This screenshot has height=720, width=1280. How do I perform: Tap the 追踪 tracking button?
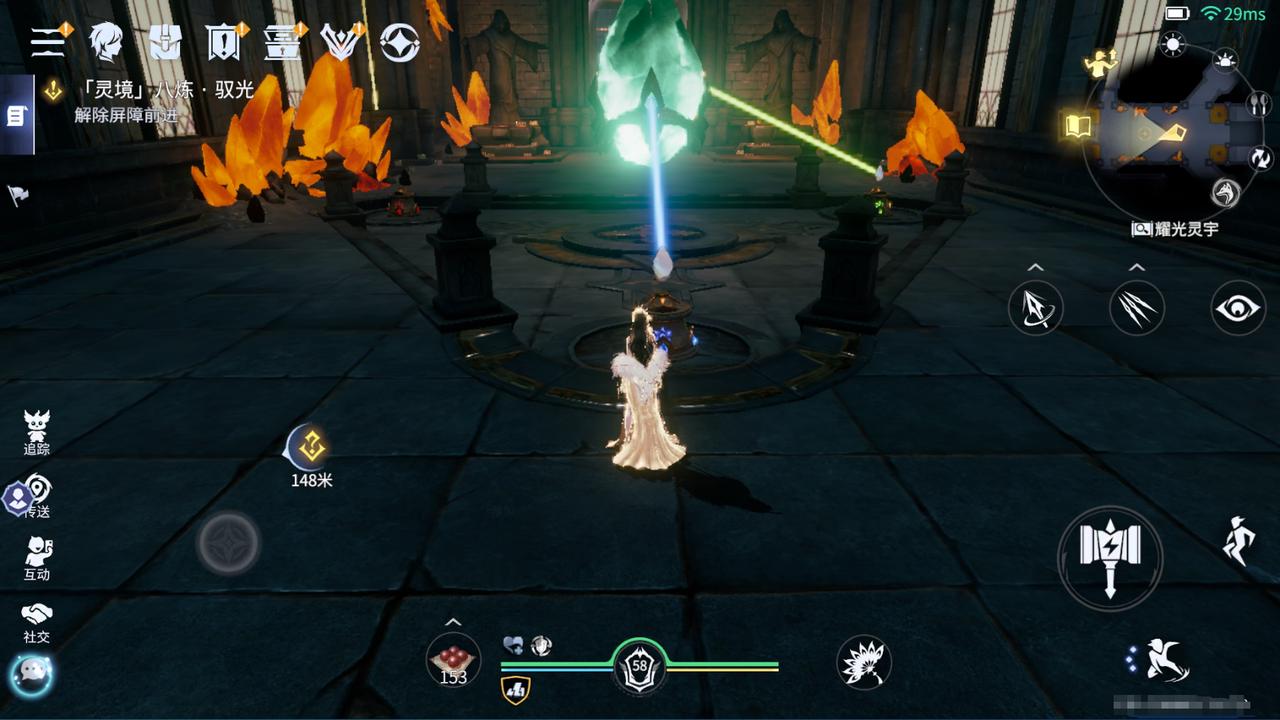click(x=37, y=432)
